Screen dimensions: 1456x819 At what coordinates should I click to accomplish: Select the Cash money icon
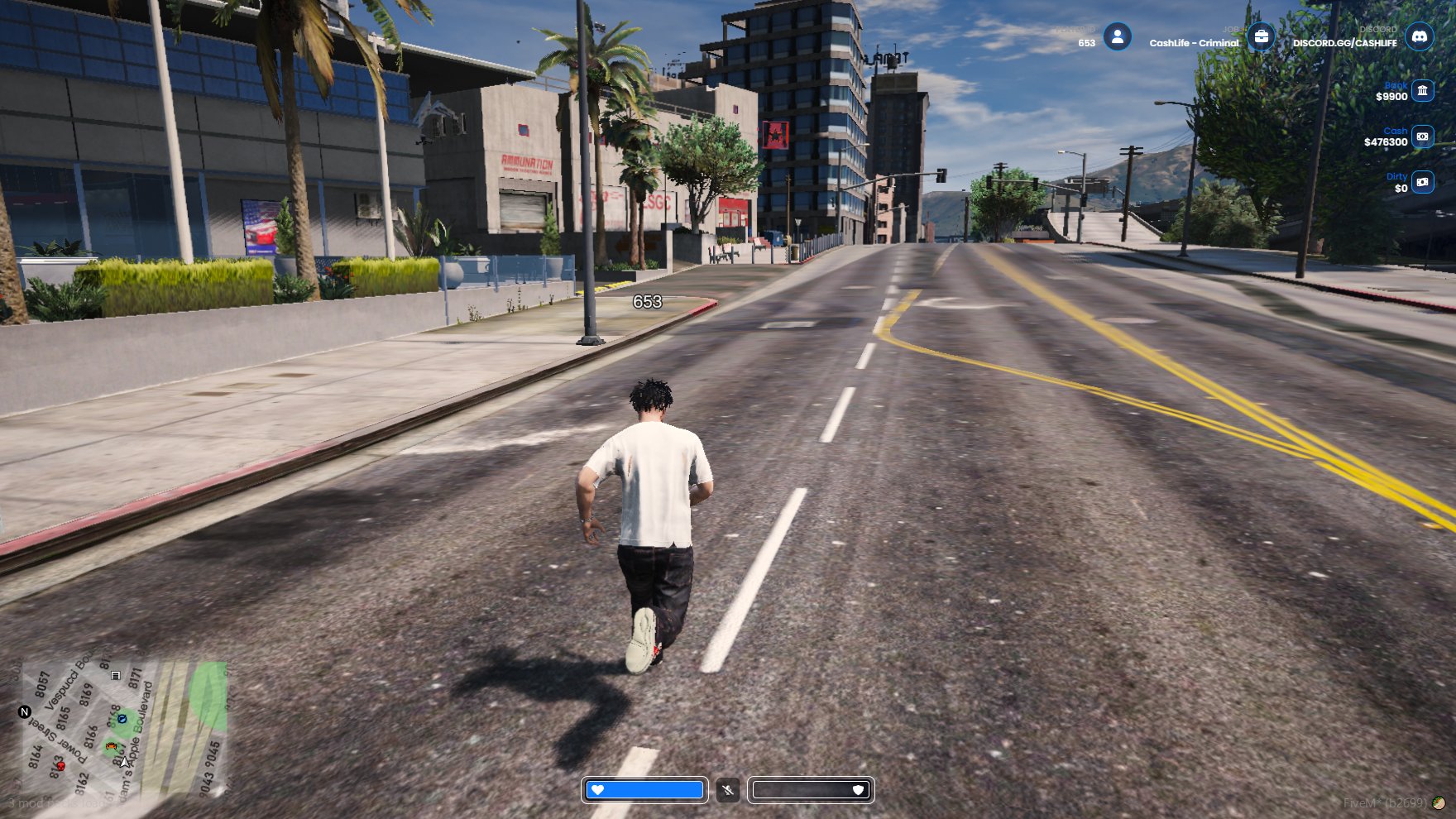[1422, 136]
